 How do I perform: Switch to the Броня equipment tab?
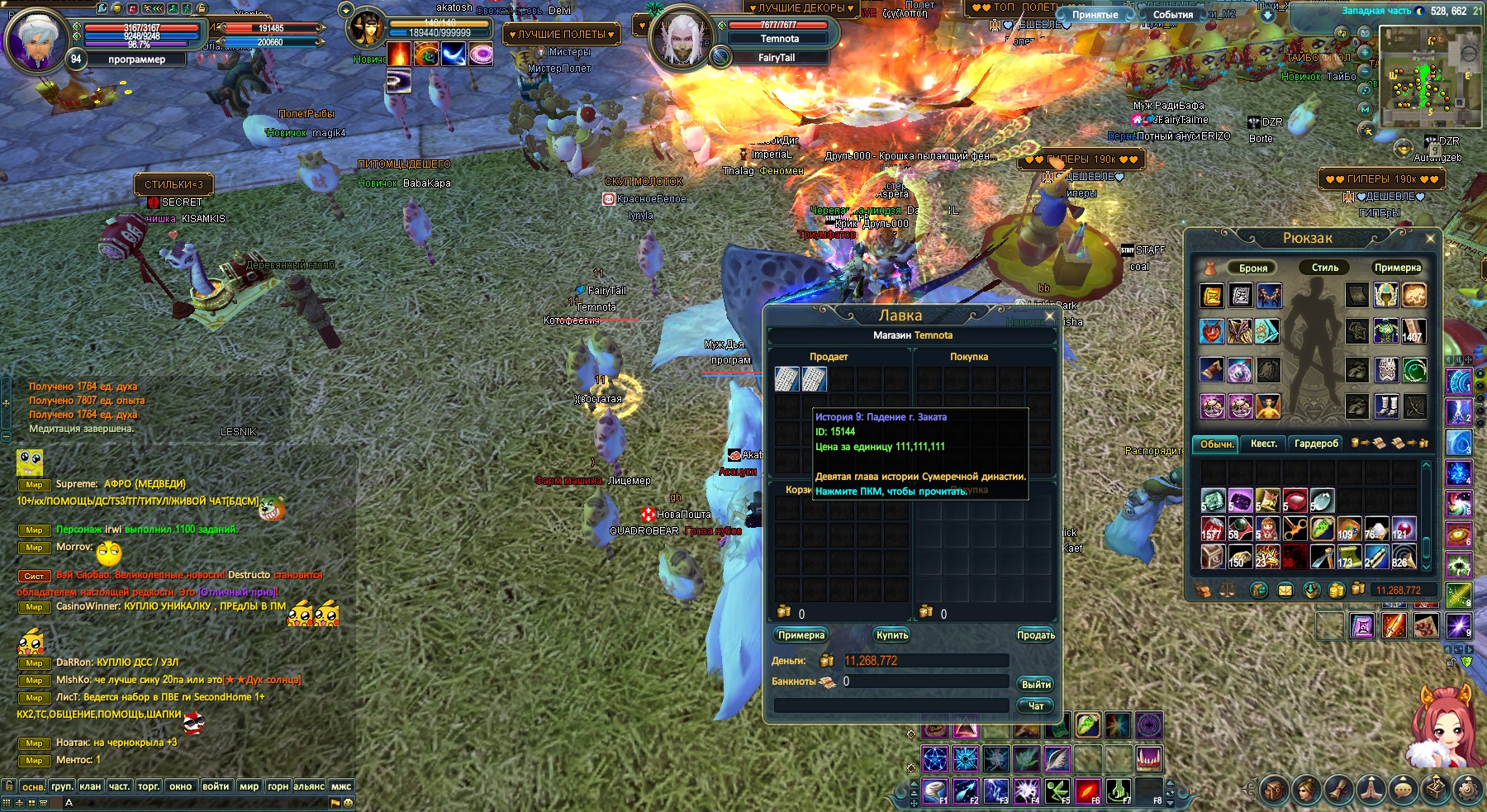pos(1252,268)
